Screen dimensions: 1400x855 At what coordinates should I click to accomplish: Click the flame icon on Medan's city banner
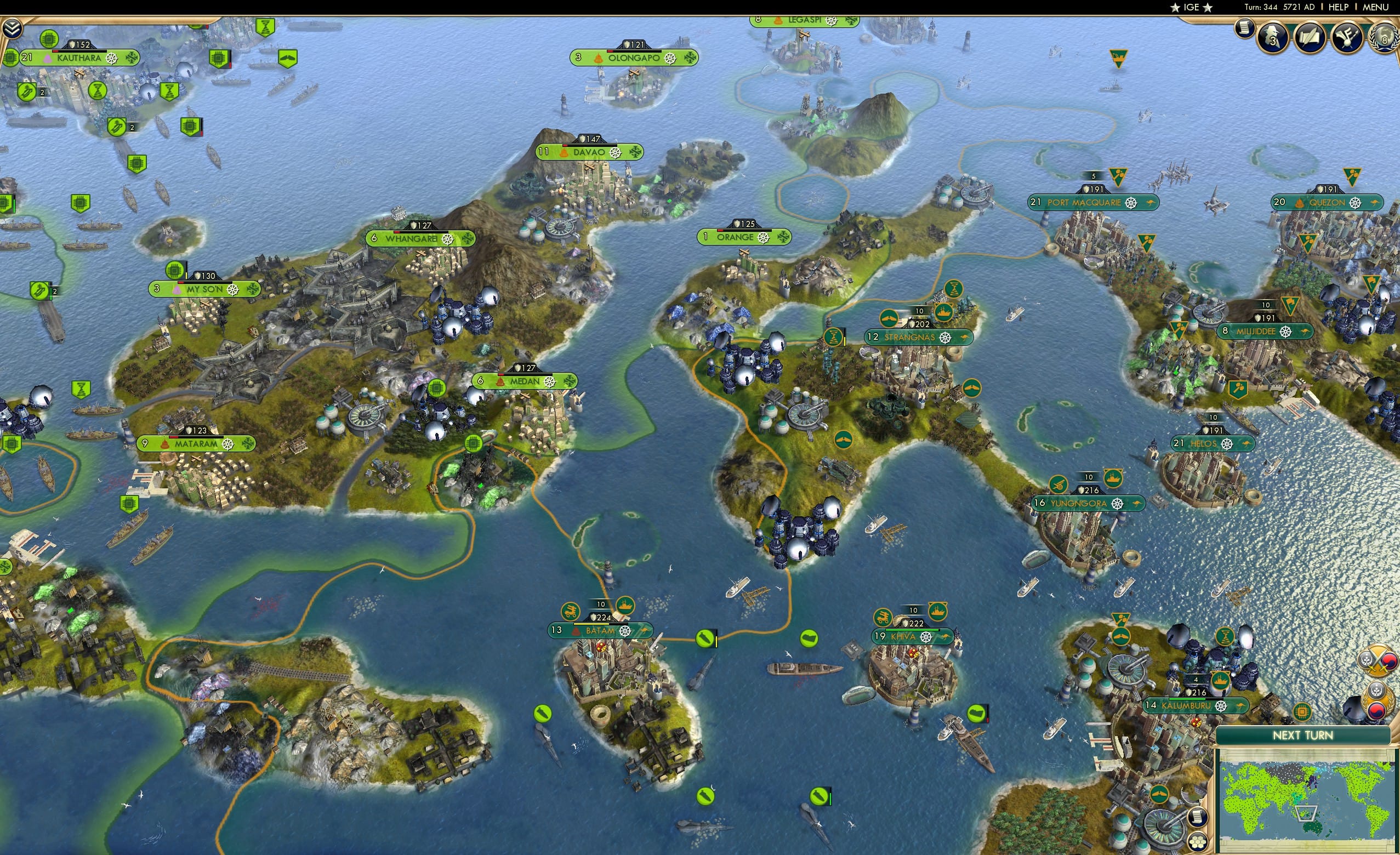coord(500,383)
